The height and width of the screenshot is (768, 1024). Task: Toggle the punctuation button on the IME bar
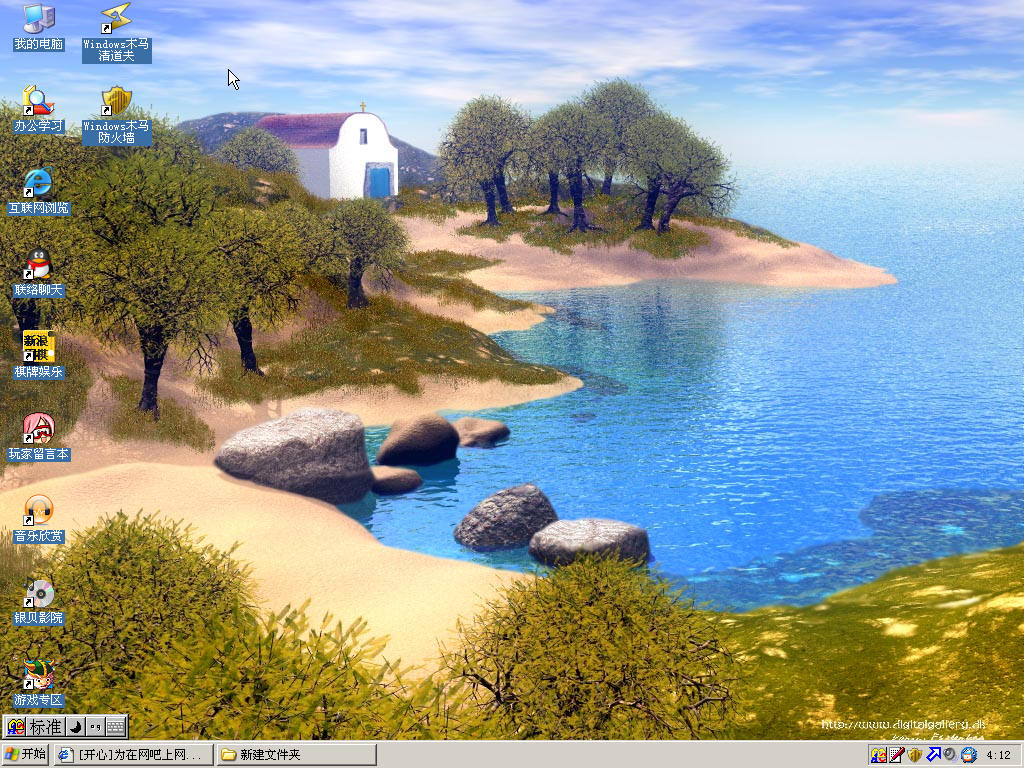pos(94,727)
